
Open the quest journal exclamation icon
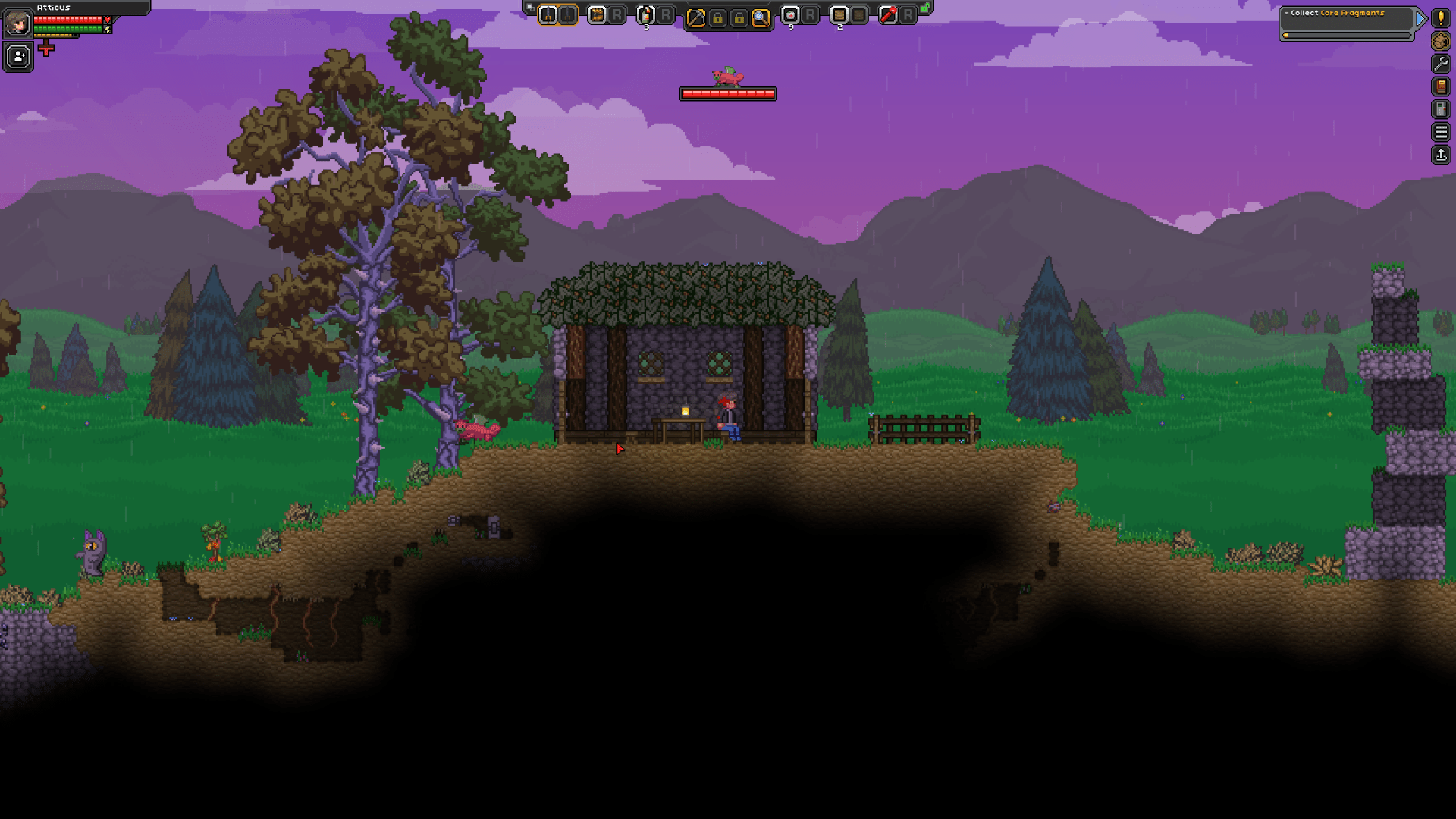coord(1441,19)
